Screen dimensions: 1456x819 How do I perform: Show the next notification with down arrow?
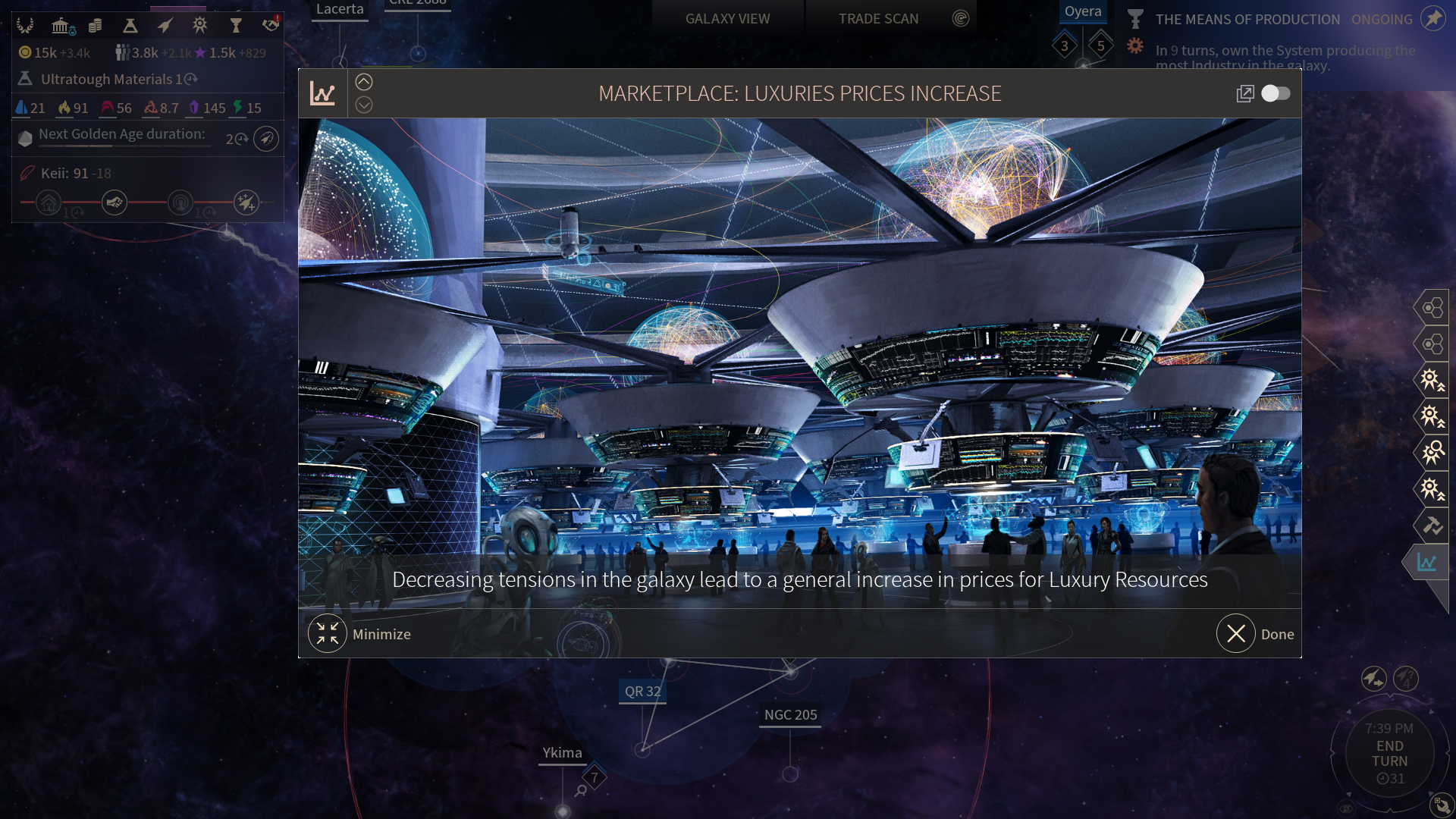coord(364,105)
